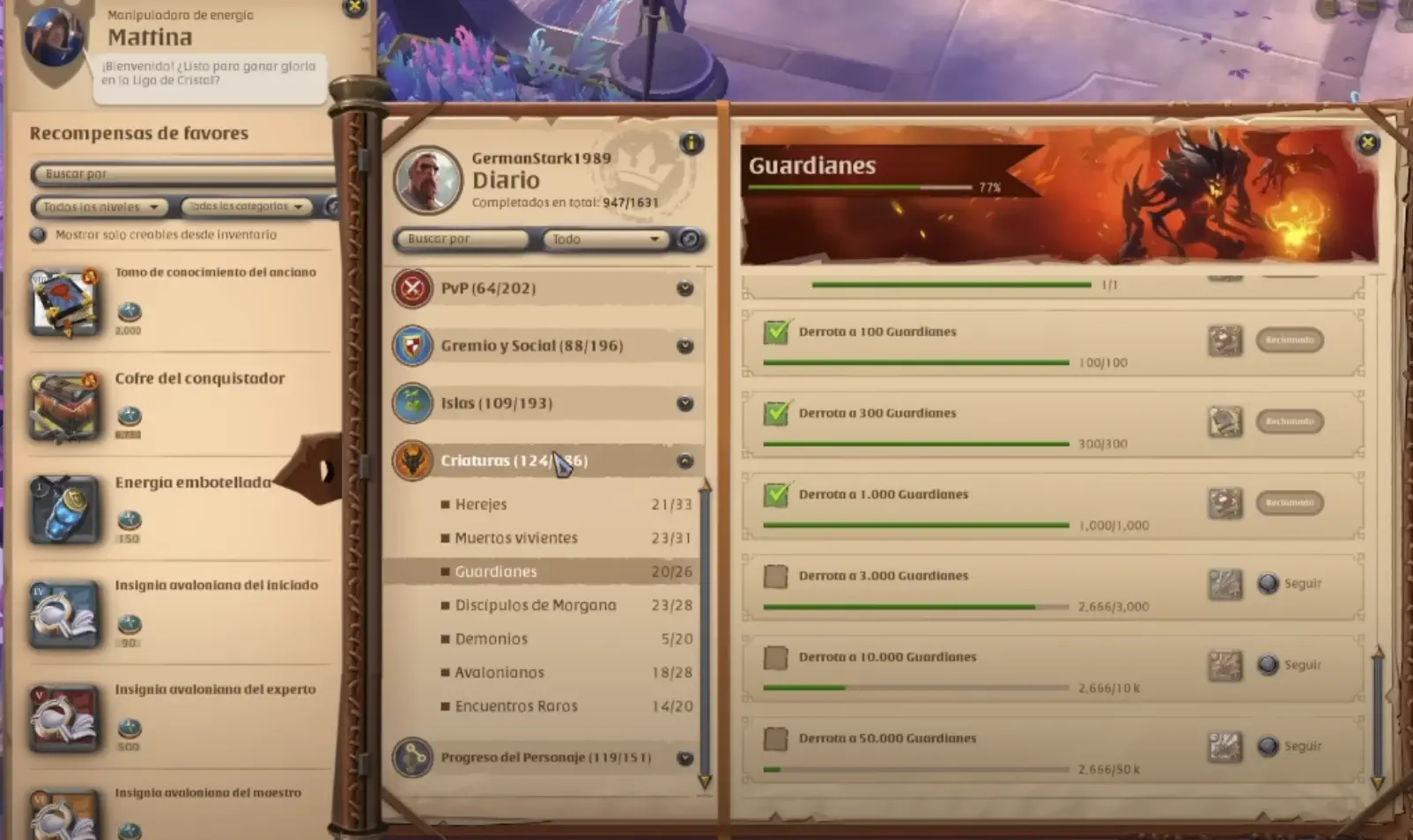Enable Mostrar solo creables desde inventario
This screenshot has height=840, width=1413.
click(38, 234)
